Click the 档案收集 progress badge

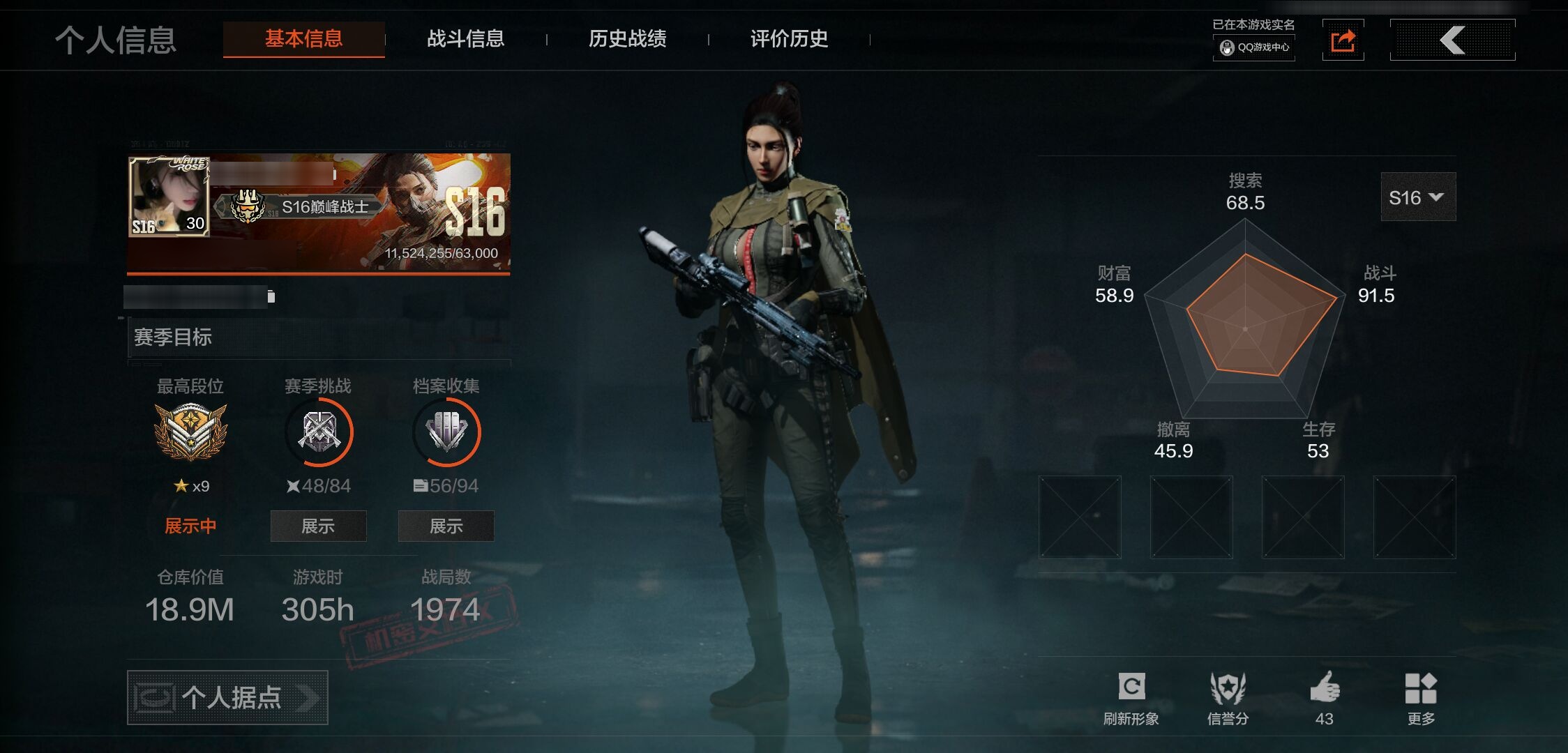pyautogui.click(x=446, y=432)
